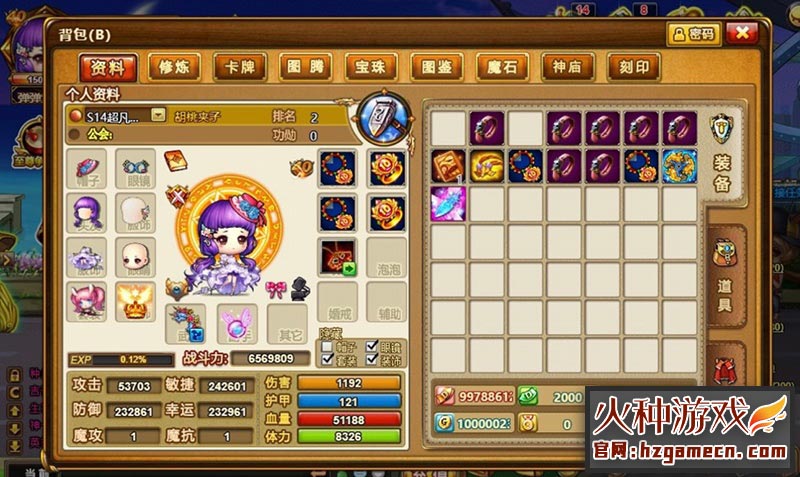Image resolution: width=800 pixels, height=477 pixels.
Task: Open the 卡牌 card tab
Action: (x=240, y=67)
